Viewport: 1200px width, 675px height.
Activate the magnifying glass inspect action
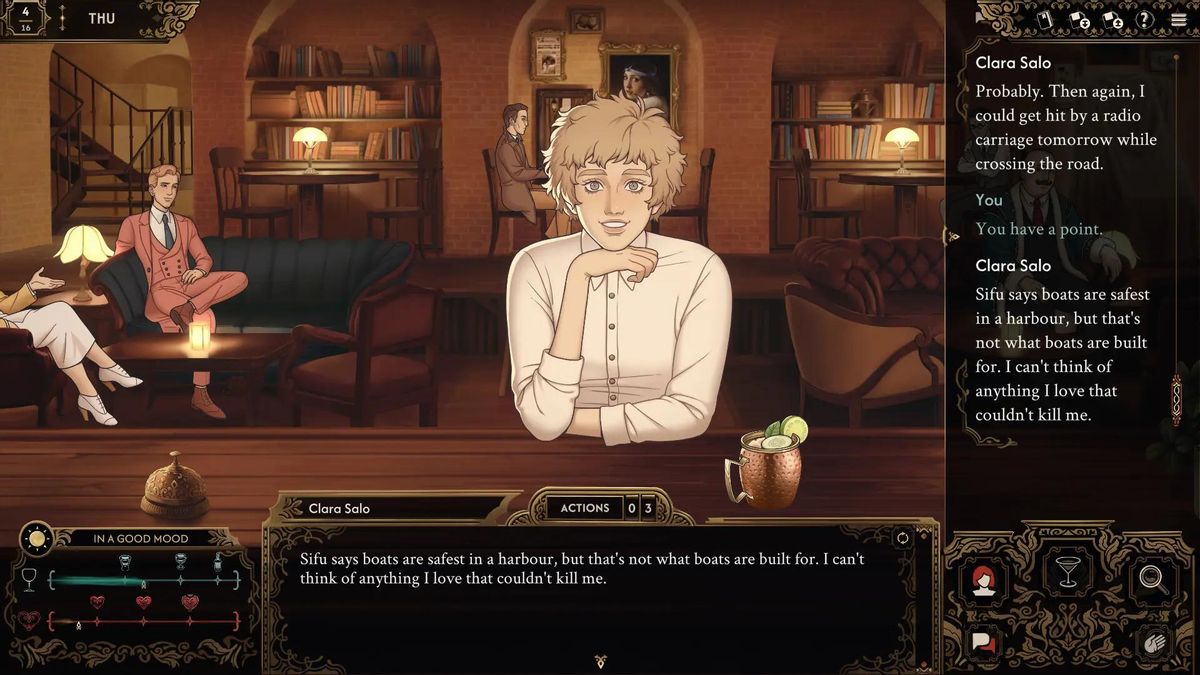point(1153,580)
